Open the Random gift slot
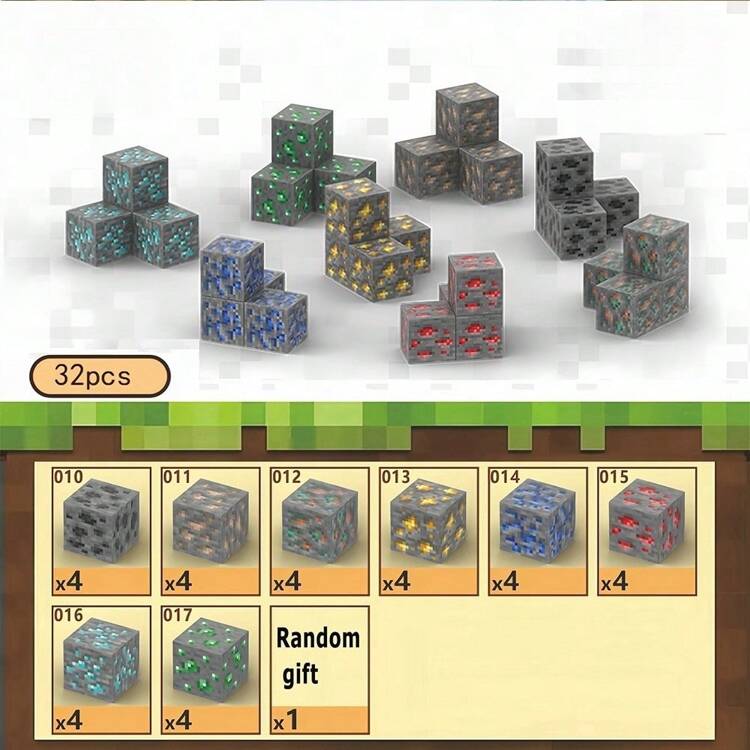Viewport: 750px width, 750px height. click(x=320, y=668)
